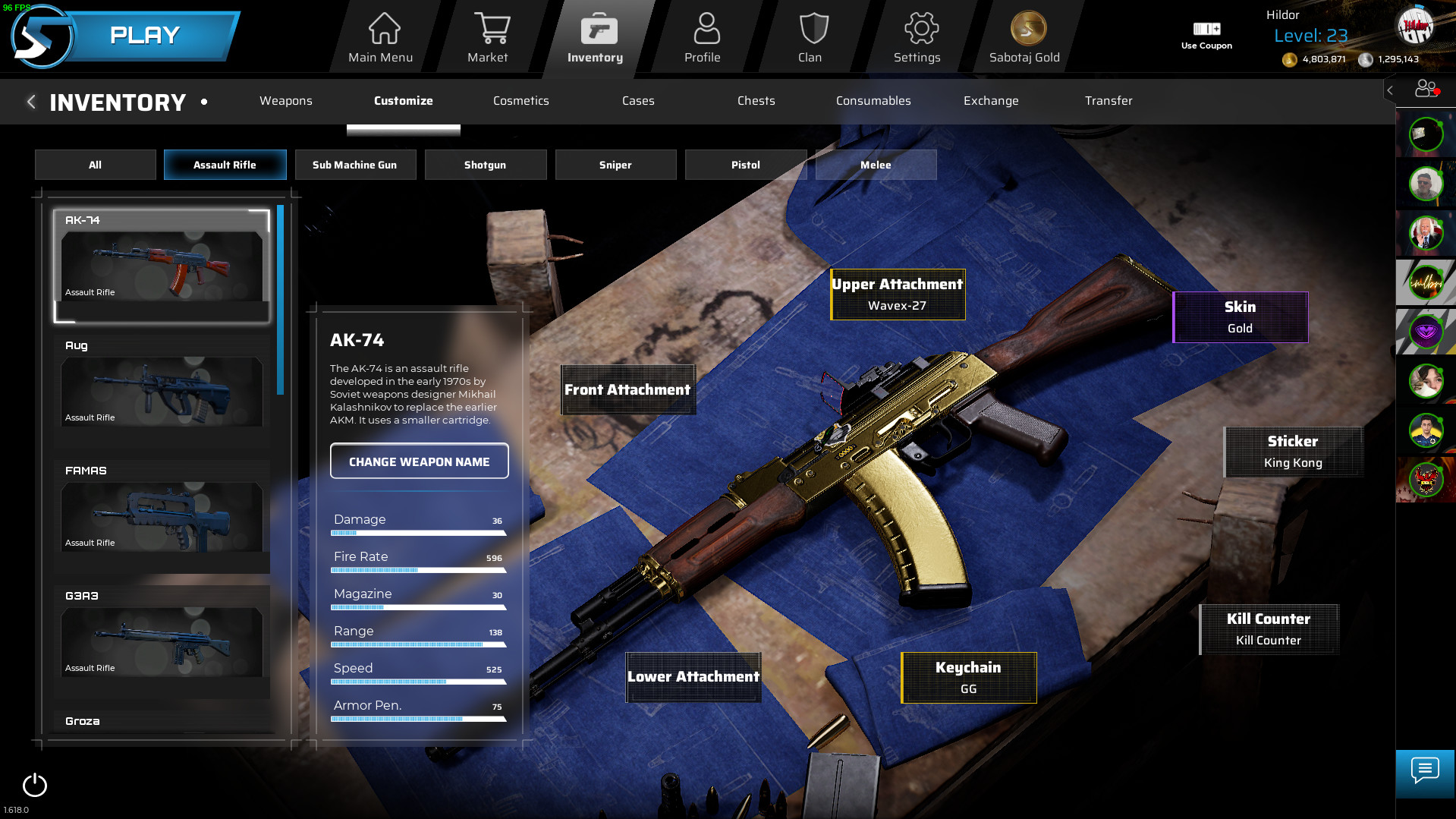Viewport: 1456px width, 819px height.
Task: Collapse the friends sidebar with its chevron
Action: point(1389,90)
